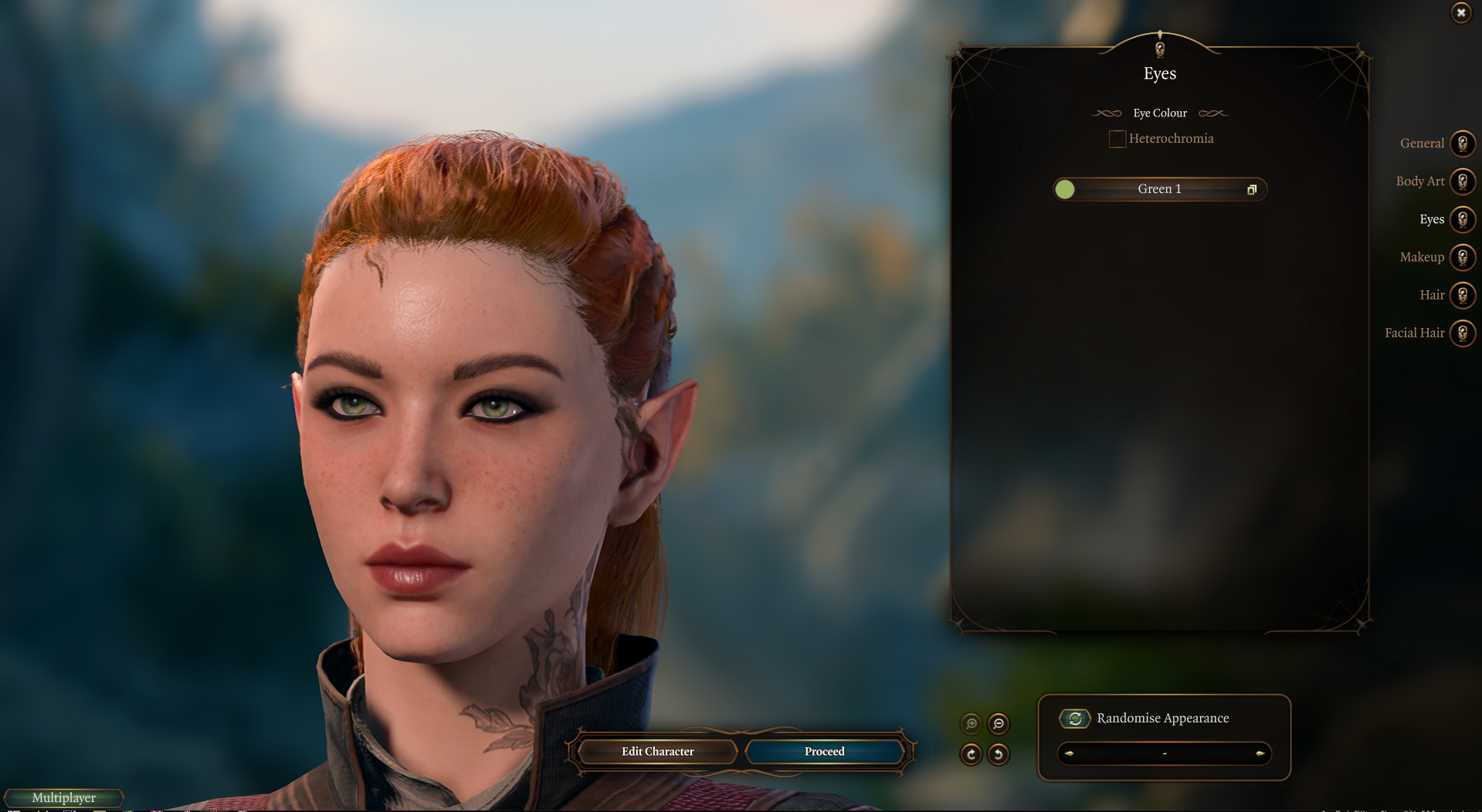Image resolution: width=1482 pixels, height=812 pixels.
Task: Select the Eyes tab
Action: pyautogui.click(x=1462, y=219)
